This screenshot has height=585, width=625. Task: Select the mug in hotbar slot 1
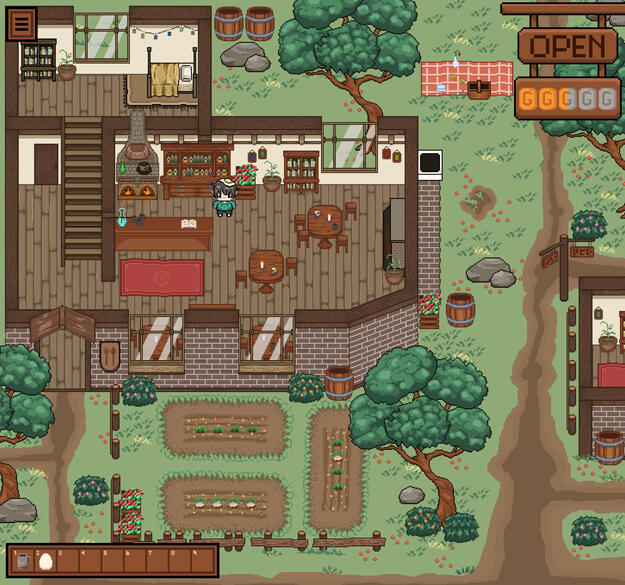[24, 561]
